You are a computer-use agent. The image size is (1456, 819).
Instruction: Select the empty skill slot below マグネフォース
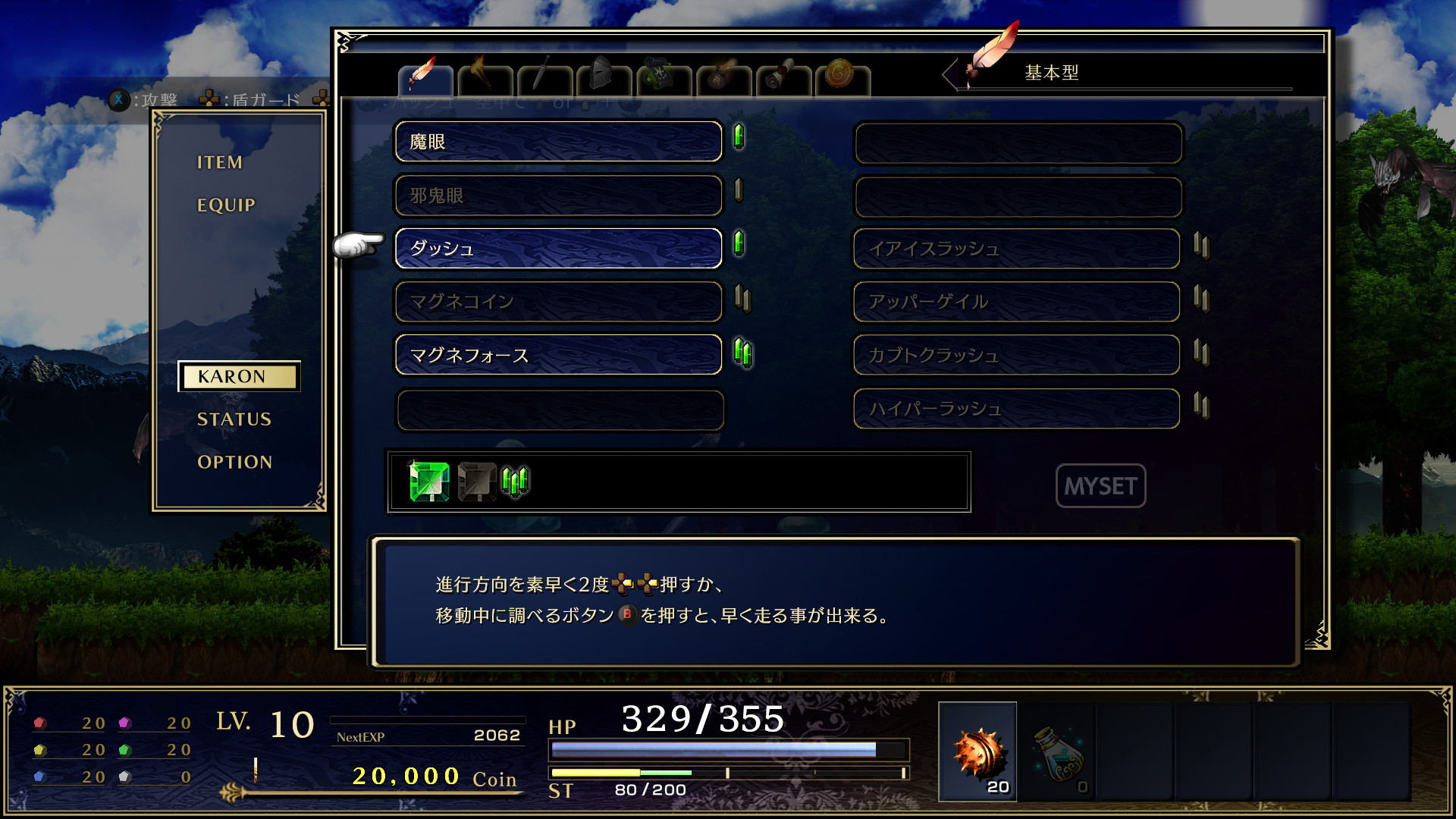(559, 409)
